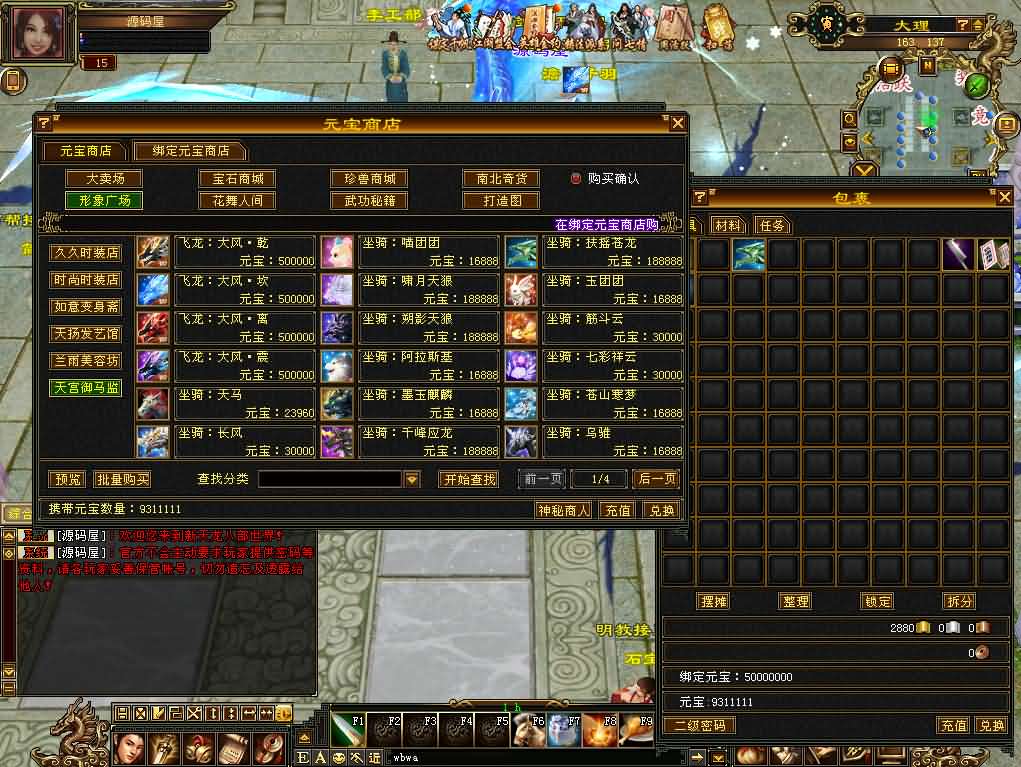Open the 宝石商城 category
The height and width of the screenshot is (767, 1021).
(x=237, y=179)
